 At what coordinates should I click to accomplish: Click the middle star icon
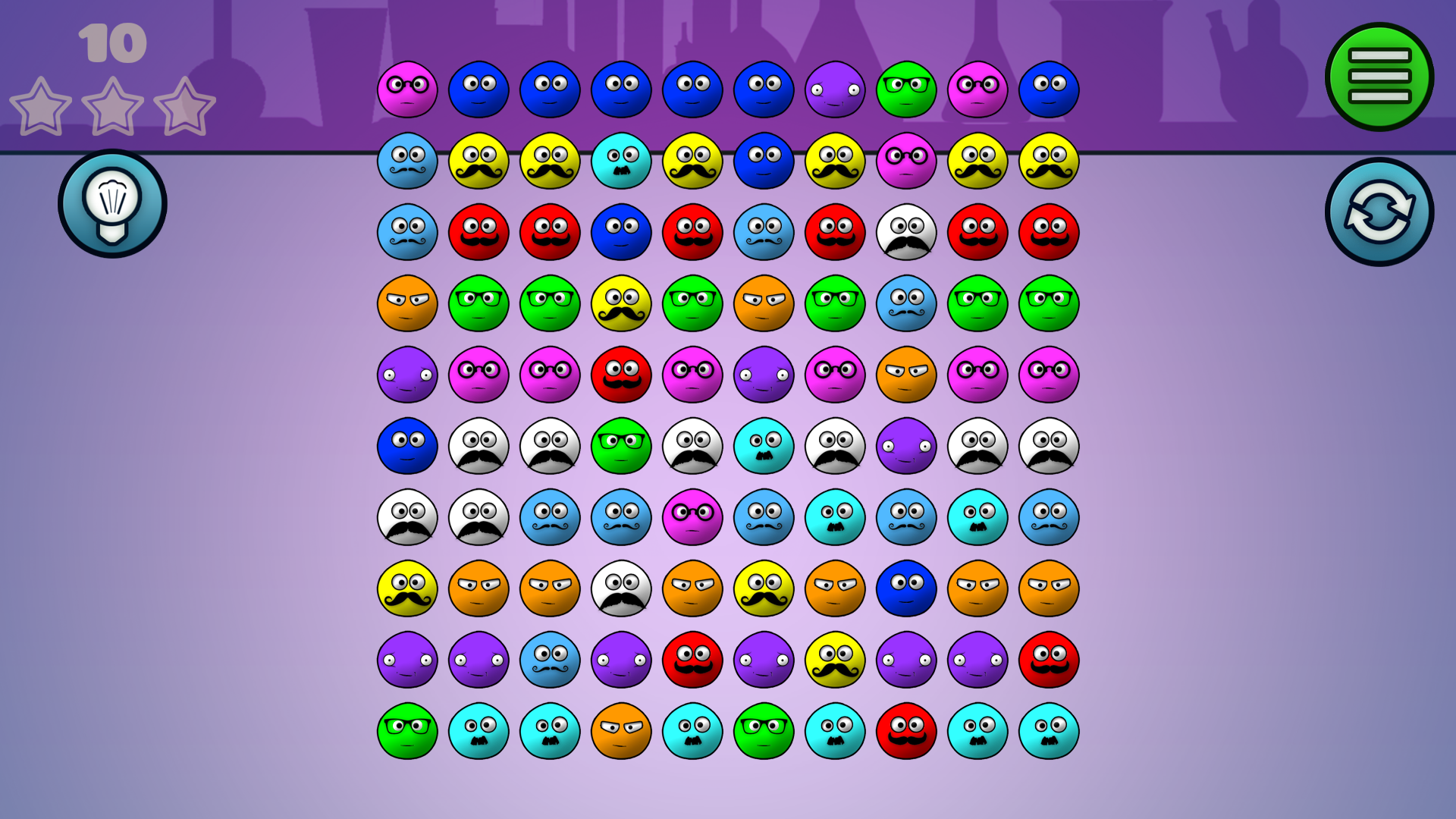point(112,106)
